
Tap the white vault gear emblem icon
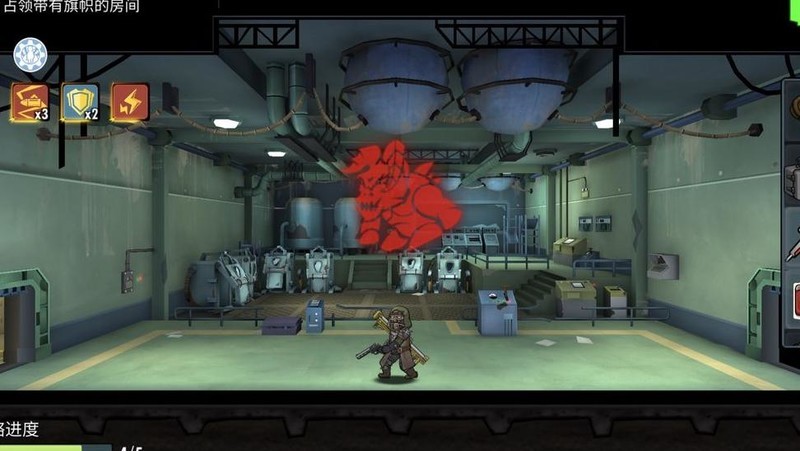[x=30, y=54]
